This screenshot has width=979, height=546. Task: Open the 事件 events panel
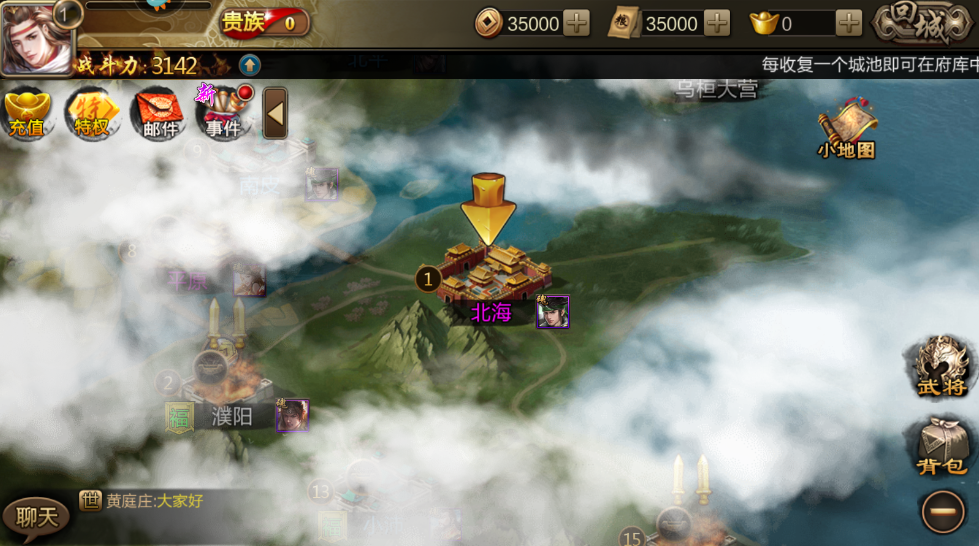pos(223,114)
